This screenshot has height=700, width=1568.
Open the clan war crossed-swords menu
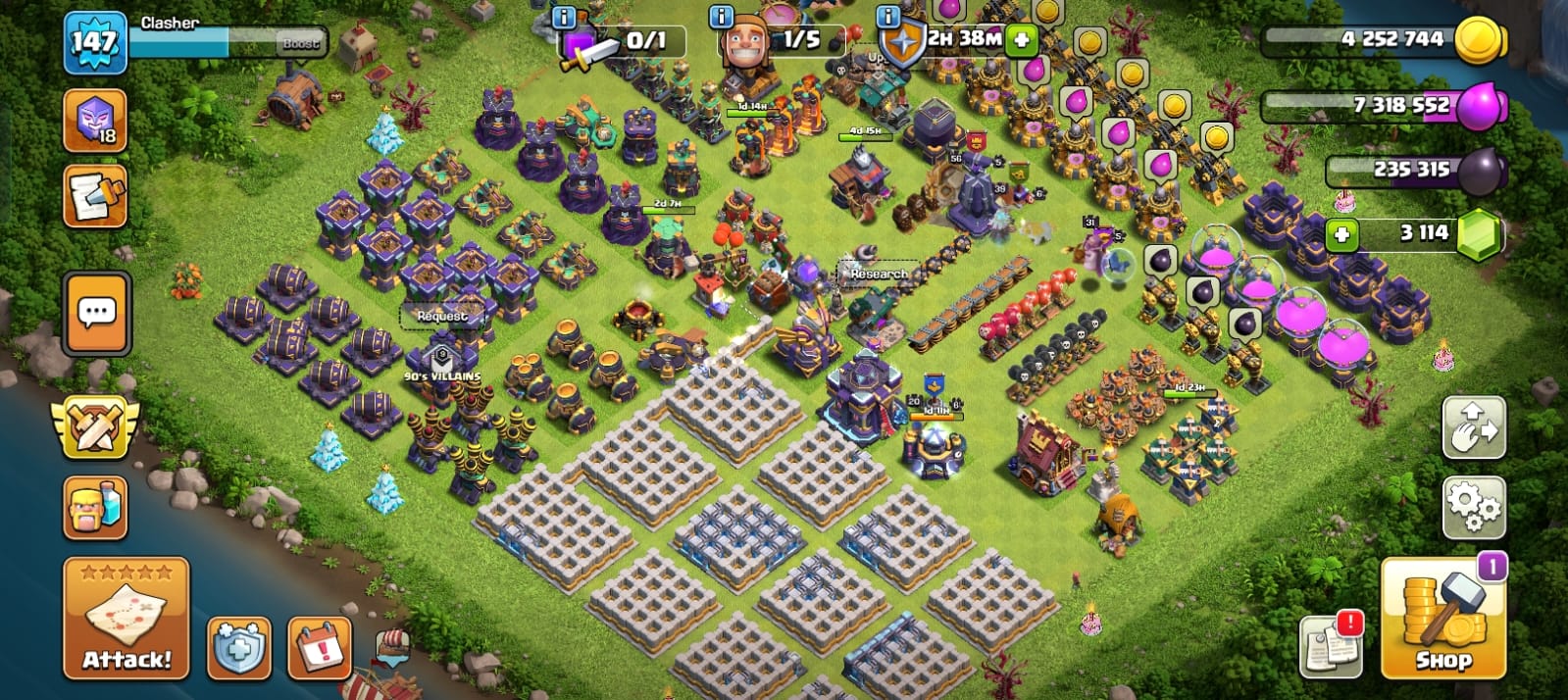pos(94,427)
